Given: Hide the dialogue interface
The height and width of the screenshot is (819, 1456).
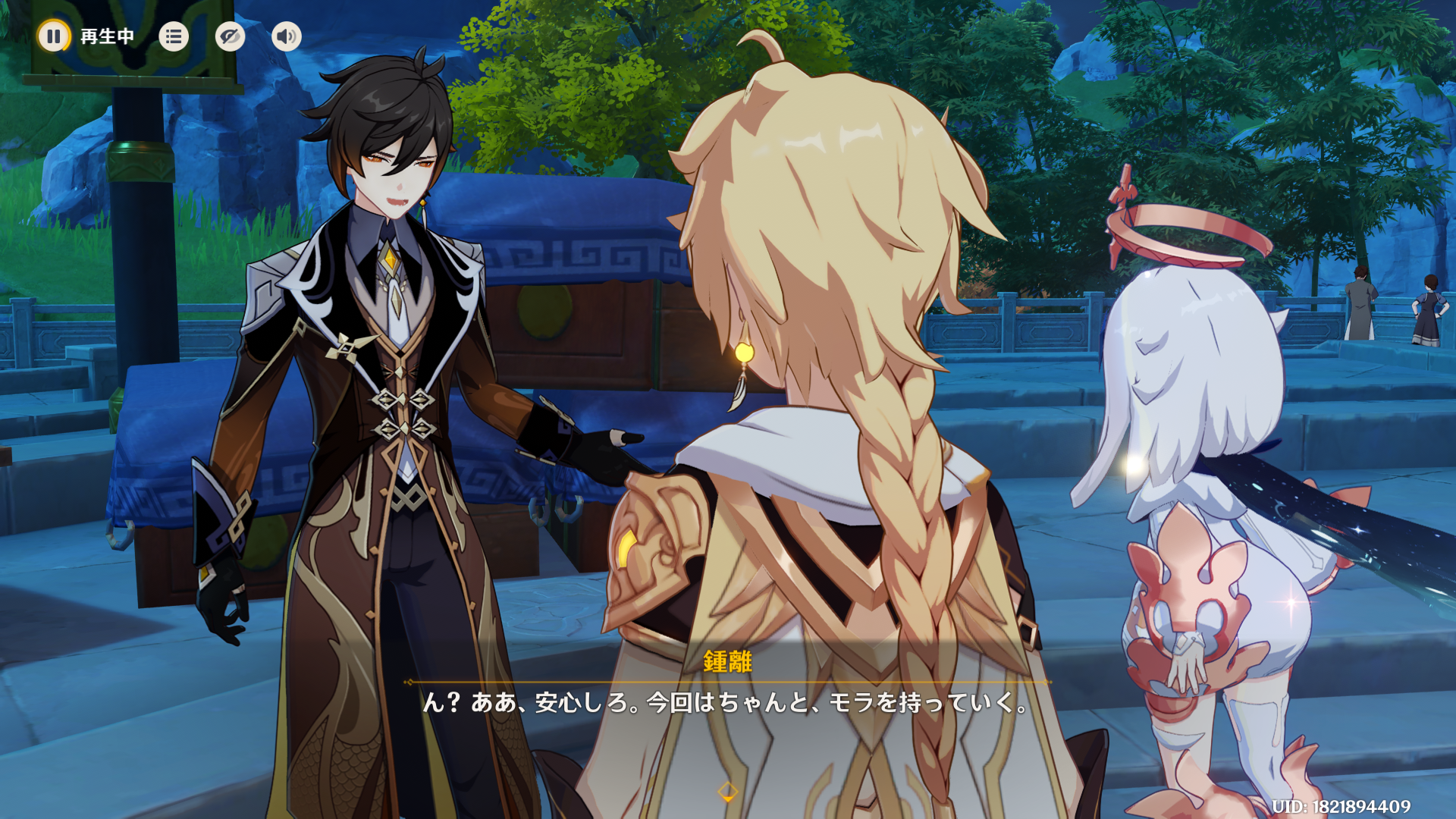Looking at the screenshot, I should [230, 36].
